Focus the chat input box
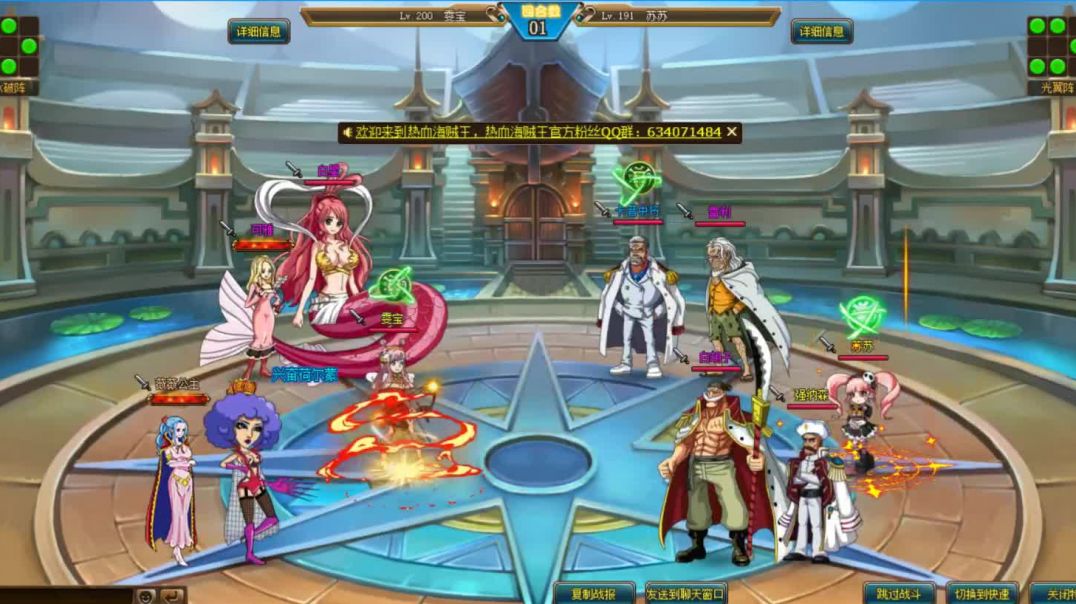The width and height of the screenshot is (1076, 604). tap(65, 596)
